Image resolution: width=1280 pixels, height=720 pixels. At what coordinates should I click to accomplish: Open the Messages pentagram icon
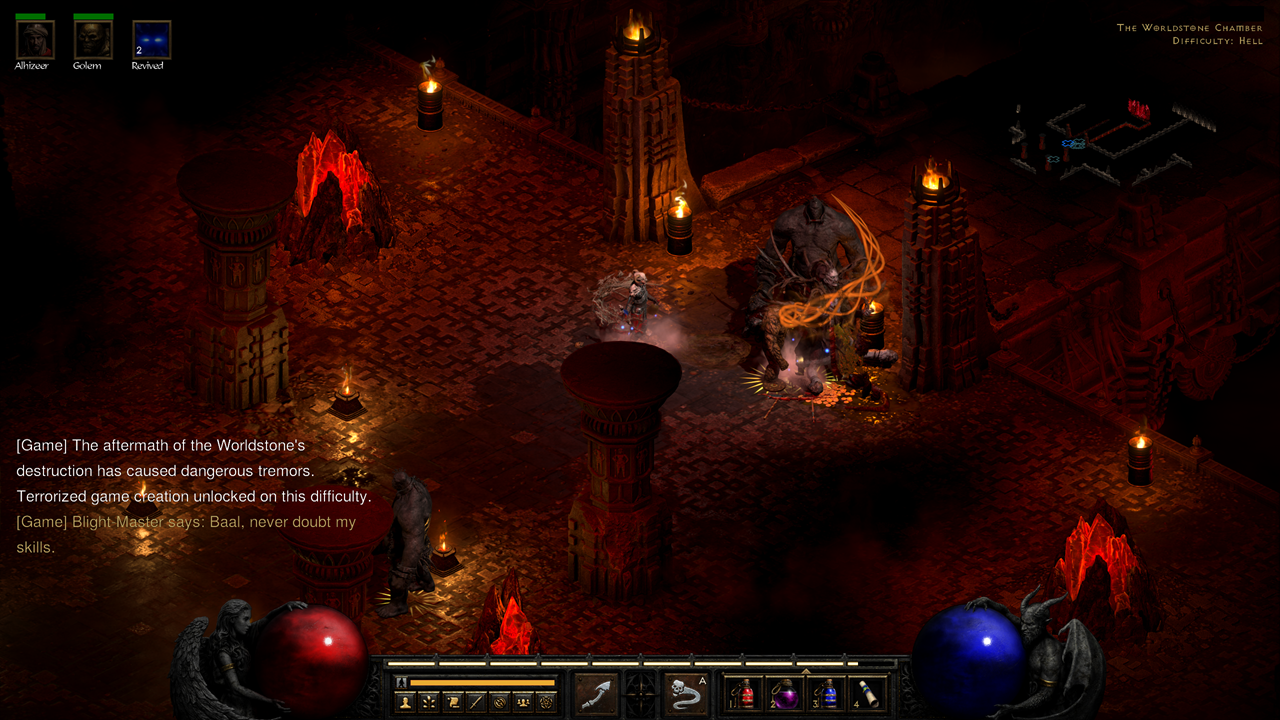[x=545, y=700]
